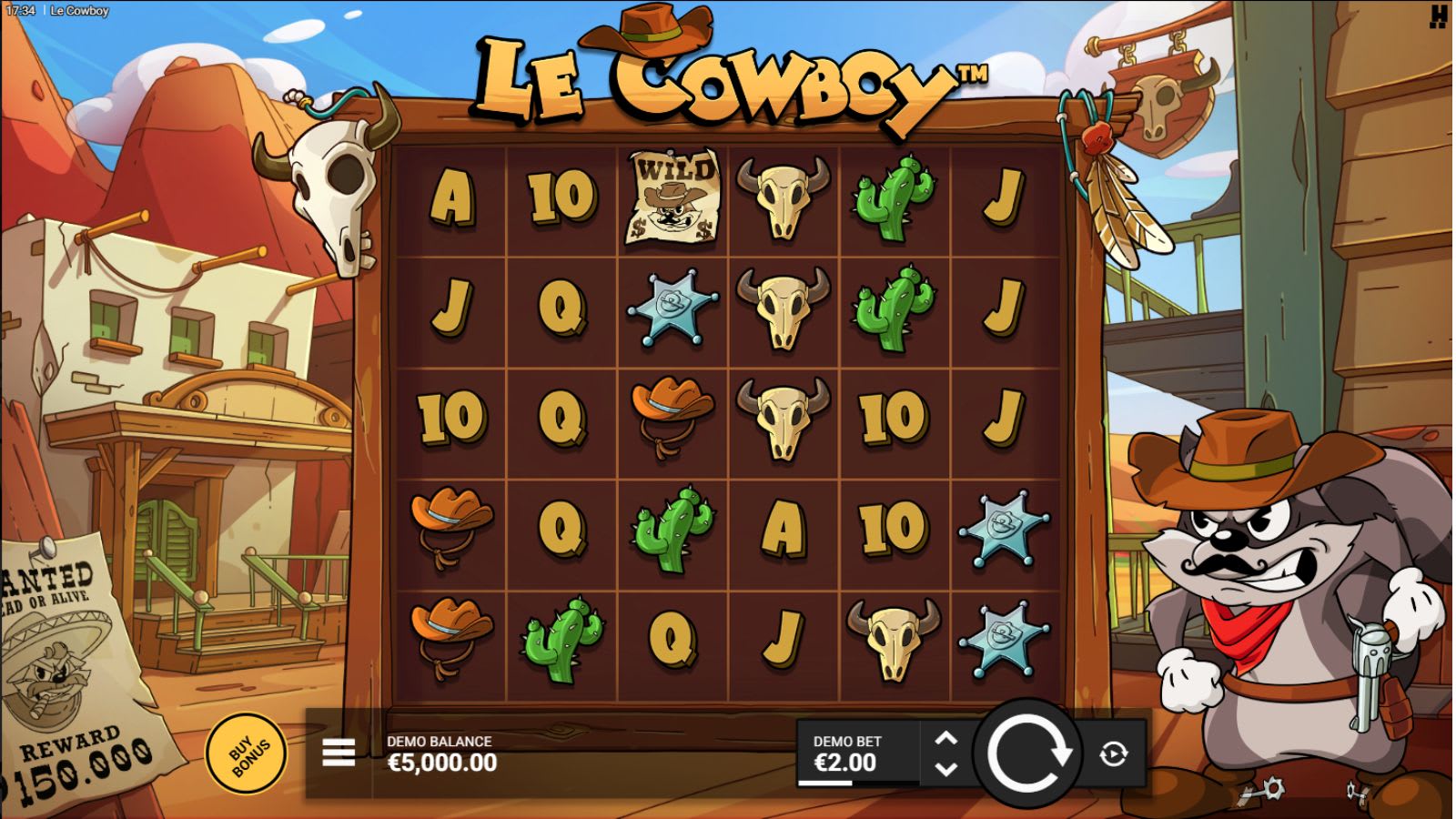Click a bull skull reel symbol
The height and width of the screenshot is (819, 1456).
coord(783,197)
